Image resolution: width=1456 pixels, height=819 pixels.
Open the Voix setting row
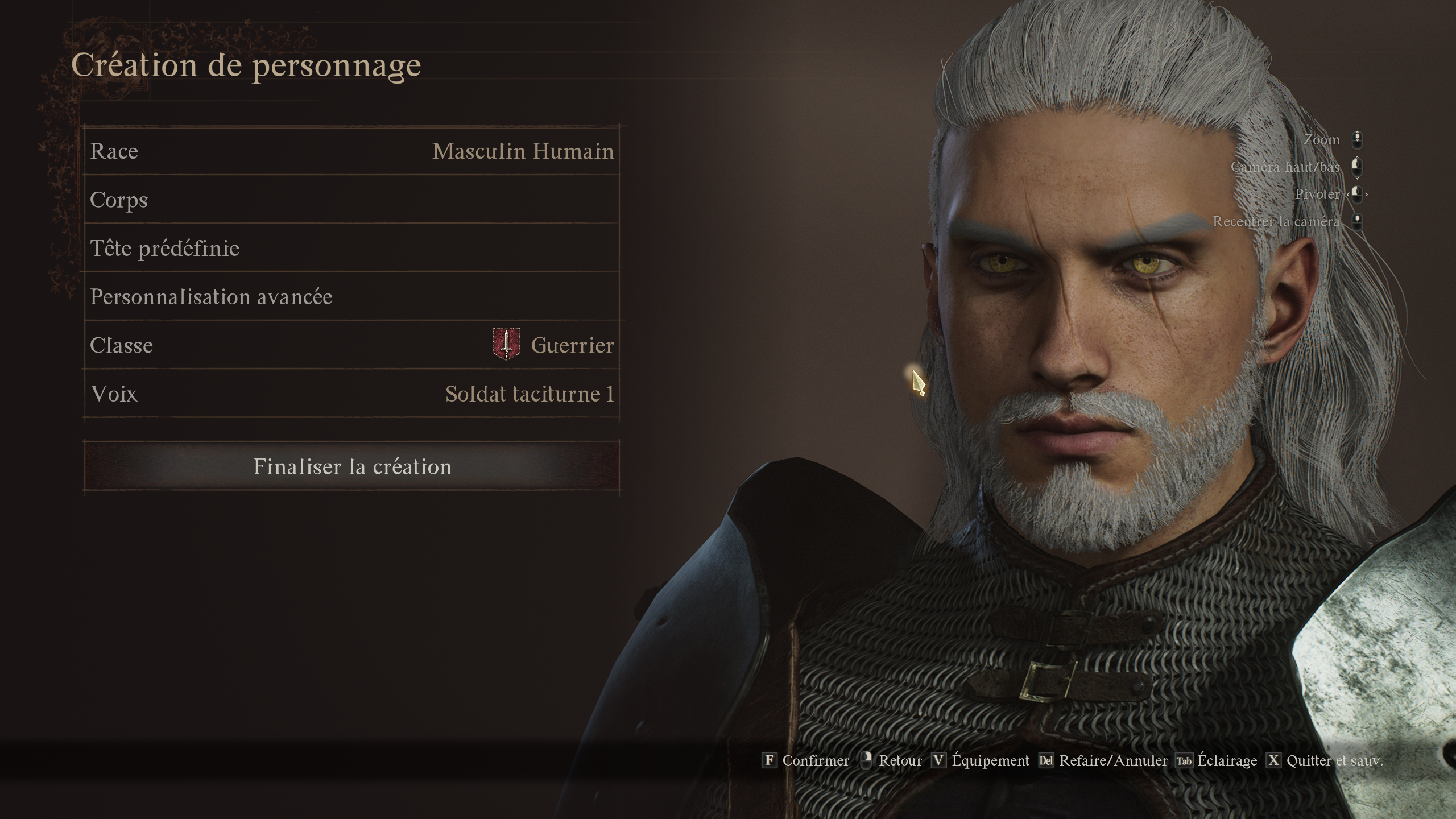coord(353,392)
